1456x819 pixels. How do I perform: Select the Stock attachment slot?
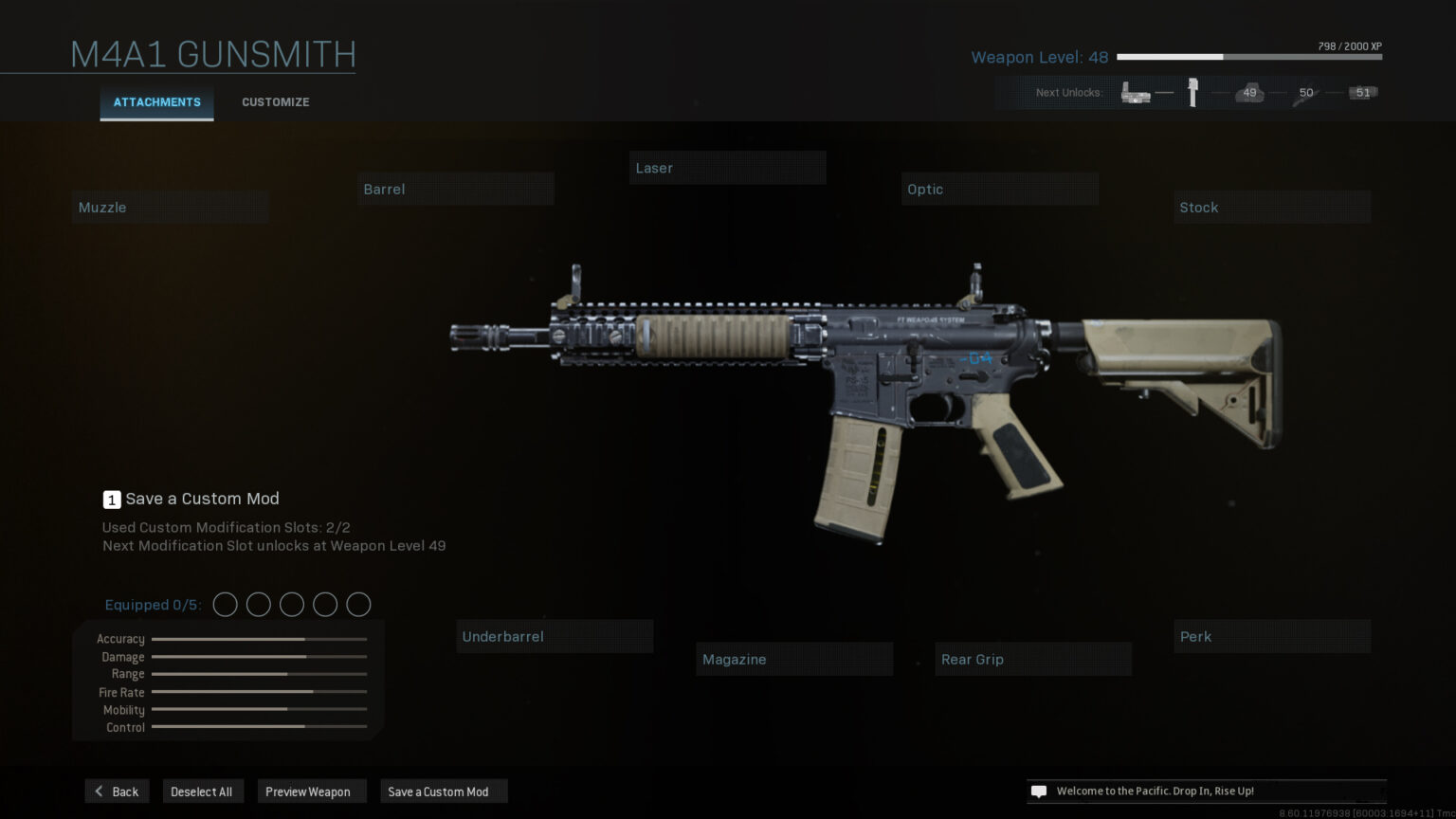pos(1272,207)
